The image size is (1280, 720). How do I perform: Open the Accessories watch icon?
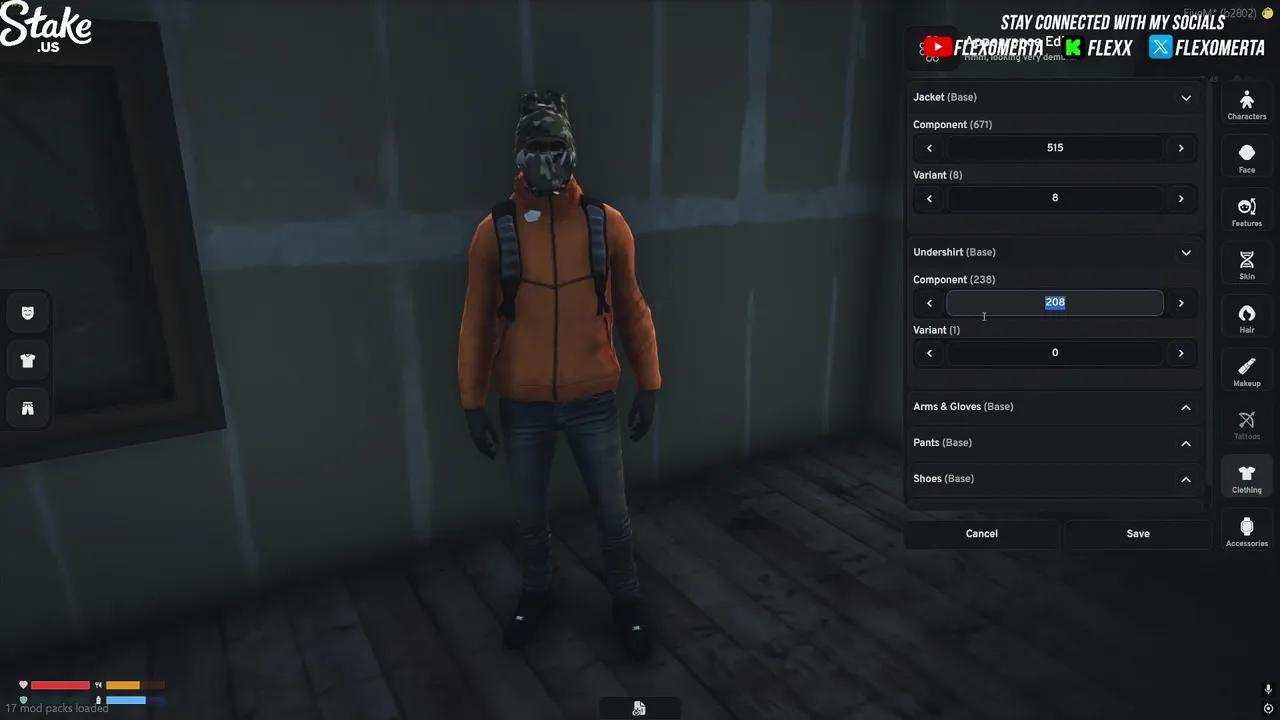pos(1246,530)
